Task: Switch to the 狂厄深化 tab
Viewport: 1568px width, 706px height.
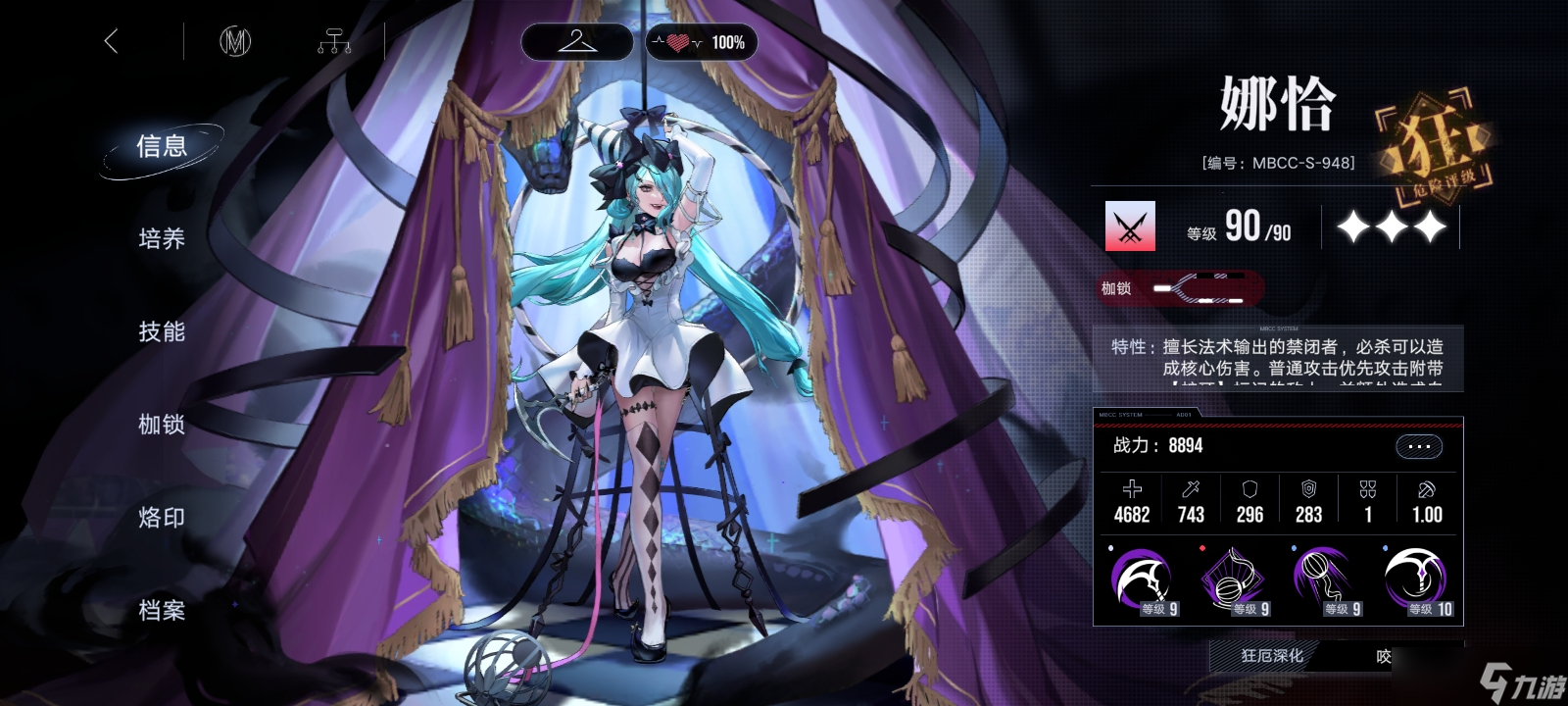Action: point(1272,656)
